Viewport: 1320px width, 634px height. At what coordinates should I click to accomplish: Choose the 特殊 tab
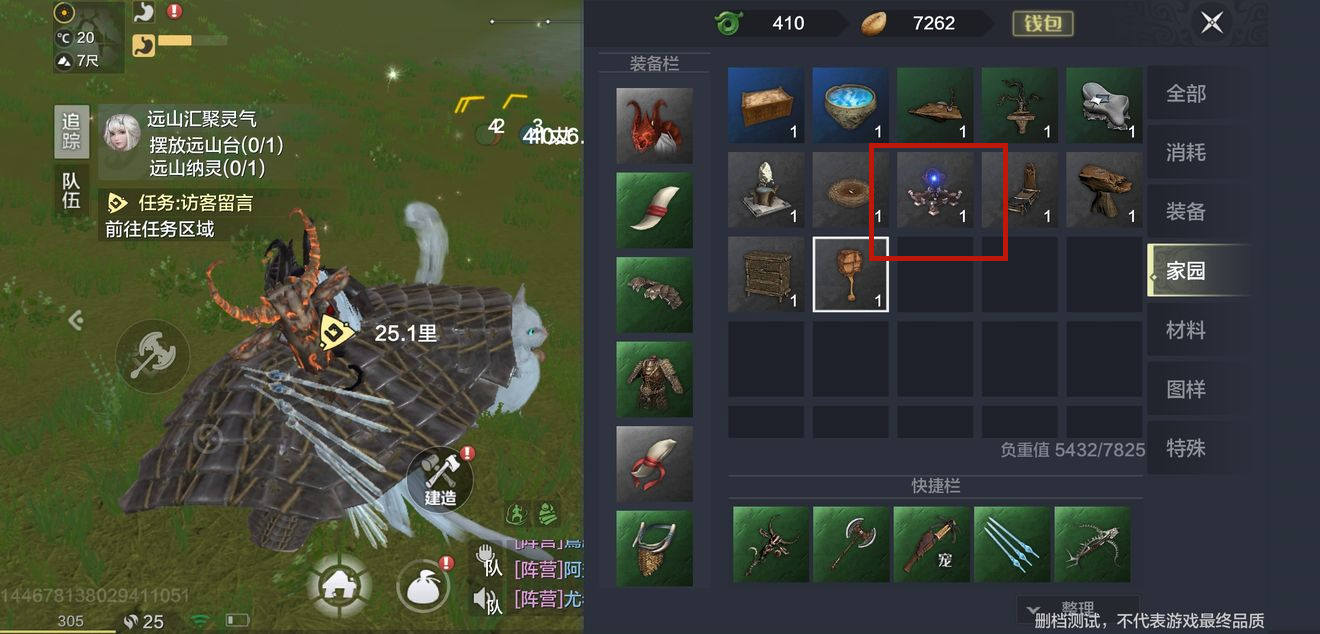(1186, 448)
